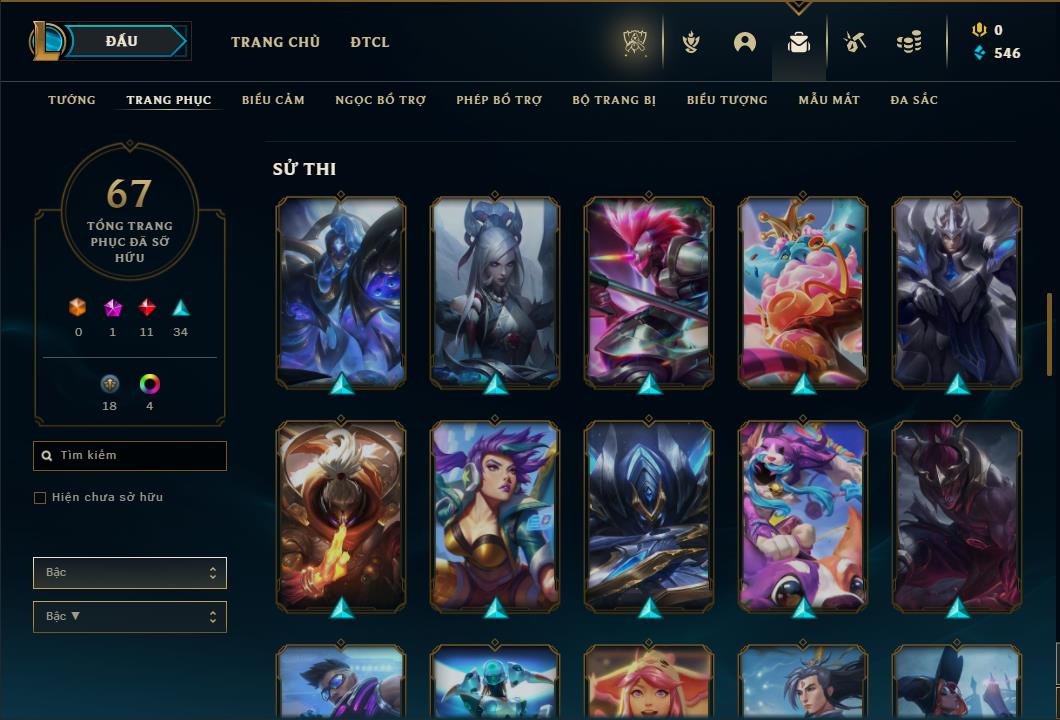Image resolution: width=1060 pixels, height=720 pixels.
Task: Toggle the Hiện chưa sở hữu checkbox
Action: click(40, 498)
